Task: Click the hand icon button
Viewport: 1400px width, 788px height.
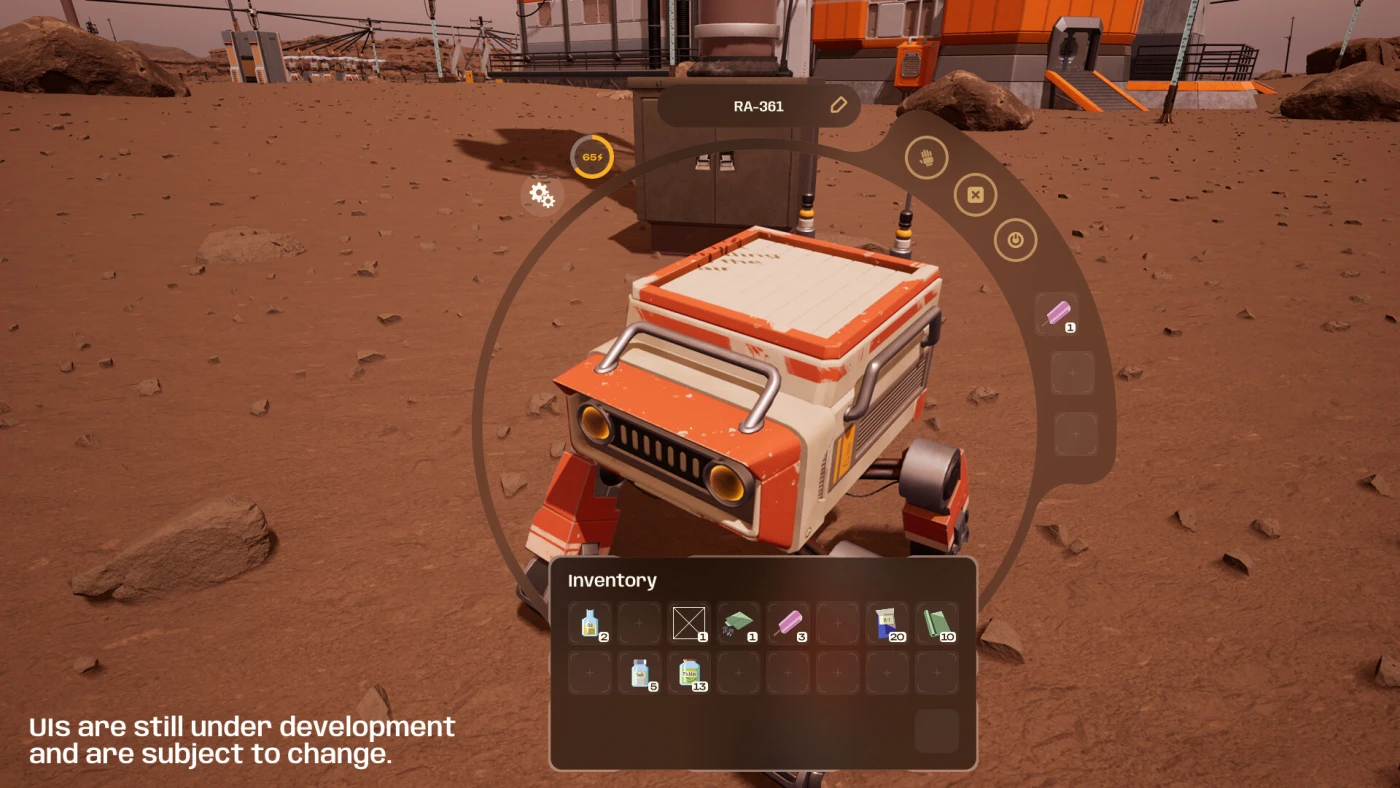Action: click(x=926, y=158)
